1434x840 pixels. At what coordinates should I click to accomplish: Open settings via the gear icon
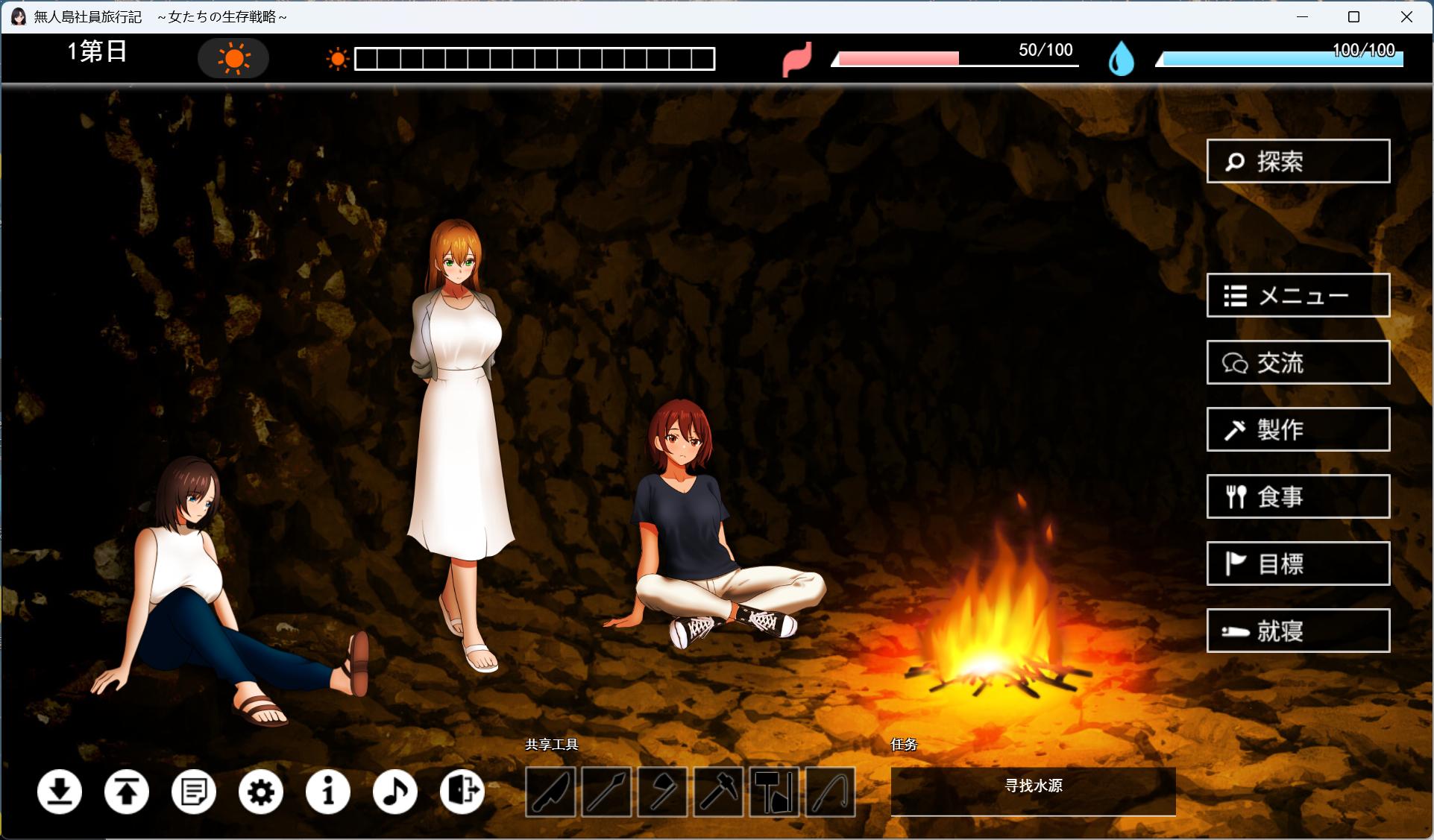click(260, 792)
